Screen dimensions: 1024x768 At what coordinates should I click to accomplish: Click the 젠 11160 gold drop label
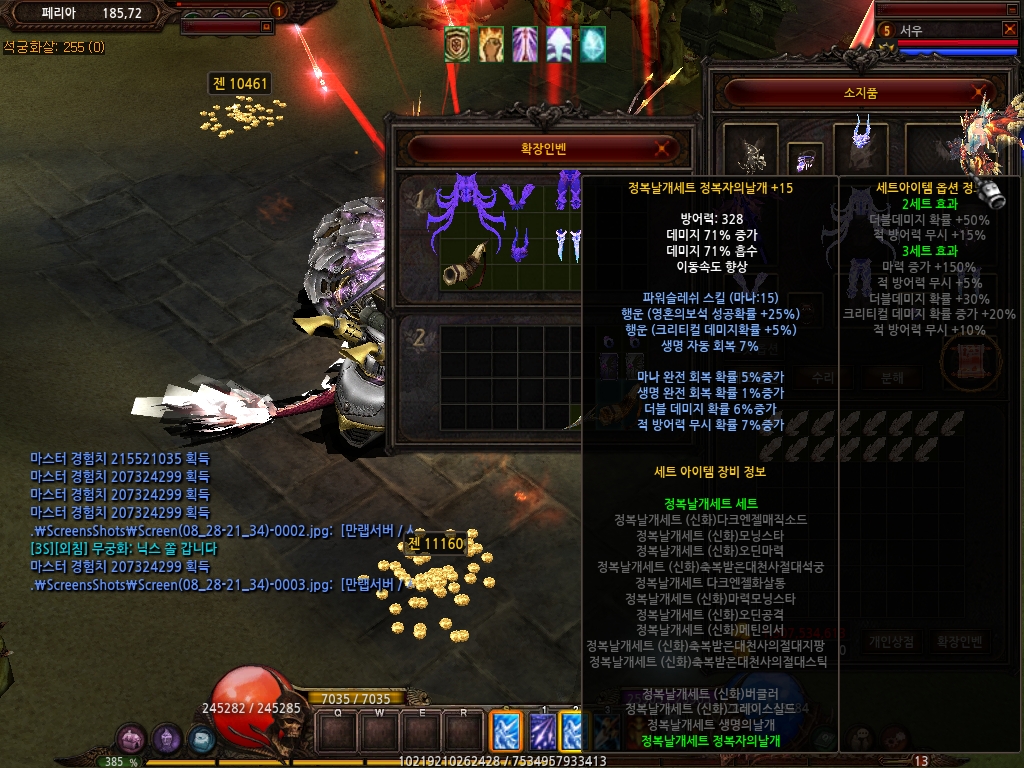[435, 543]
